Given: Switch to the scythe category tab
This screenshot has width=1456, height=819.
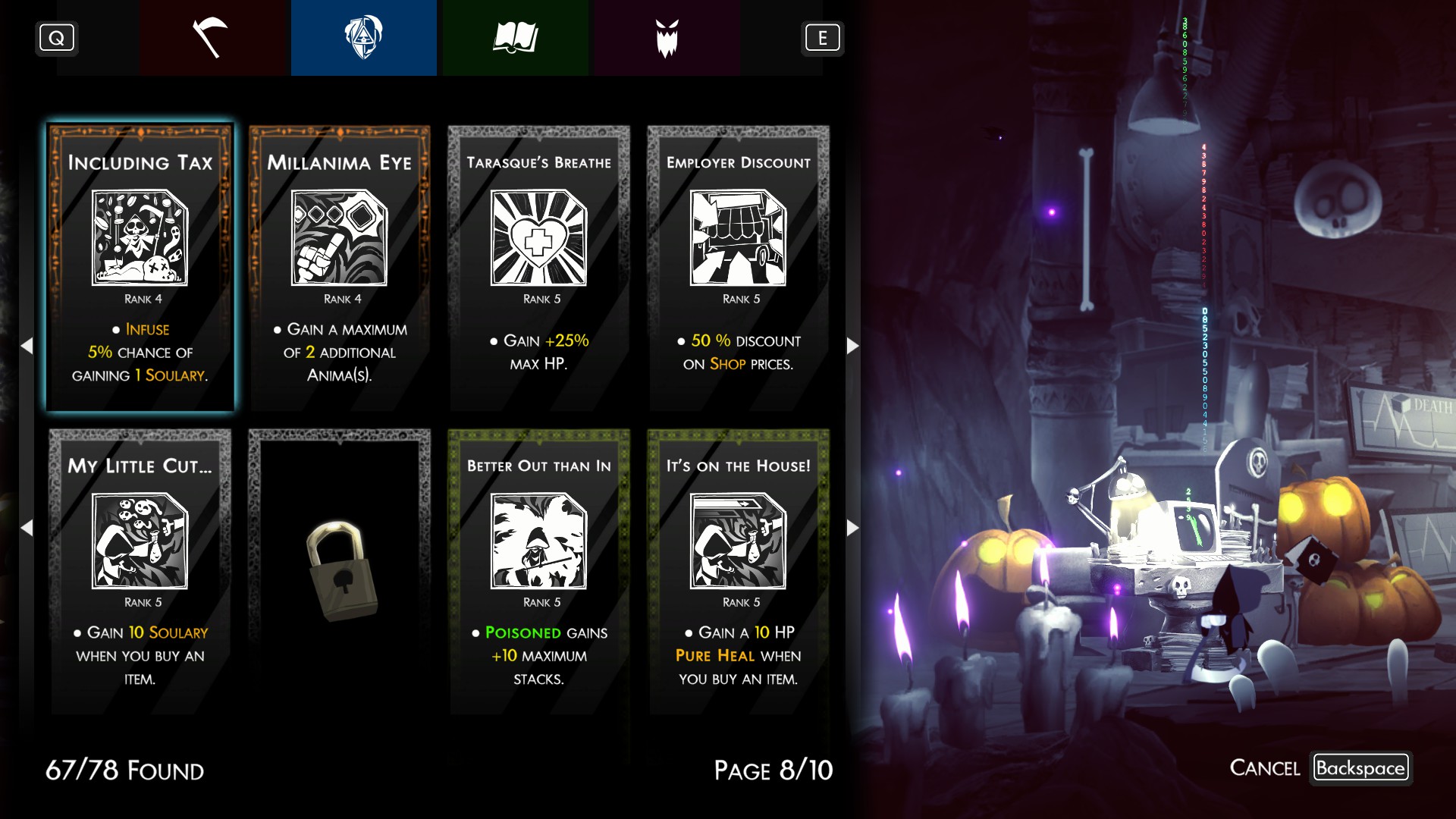Looking at the screenshot, I should 212,38.
